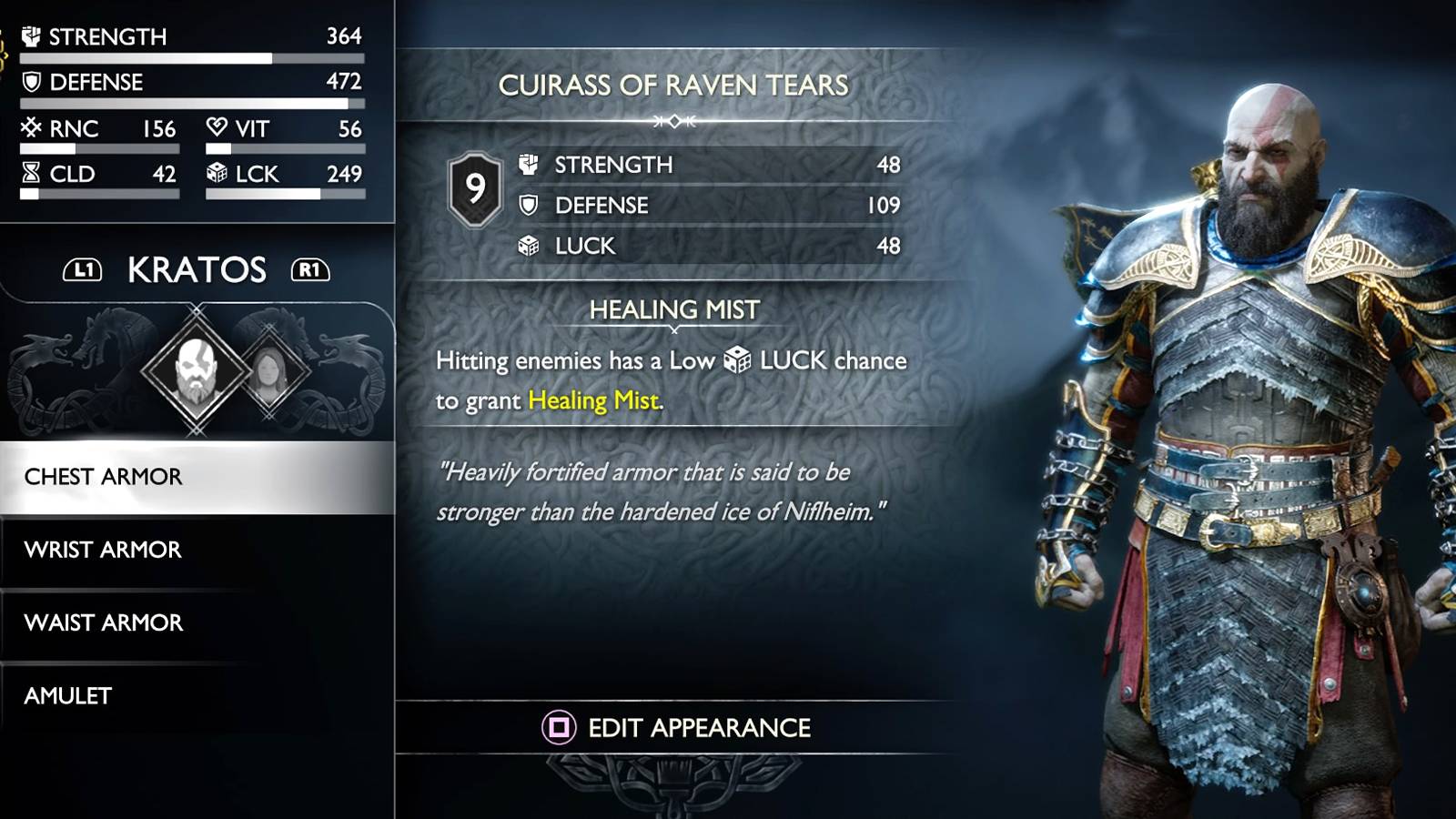Select the highlighted CHEST ARMOR entry
This screenshot has width=1456, height=819.
pos(105,476)
